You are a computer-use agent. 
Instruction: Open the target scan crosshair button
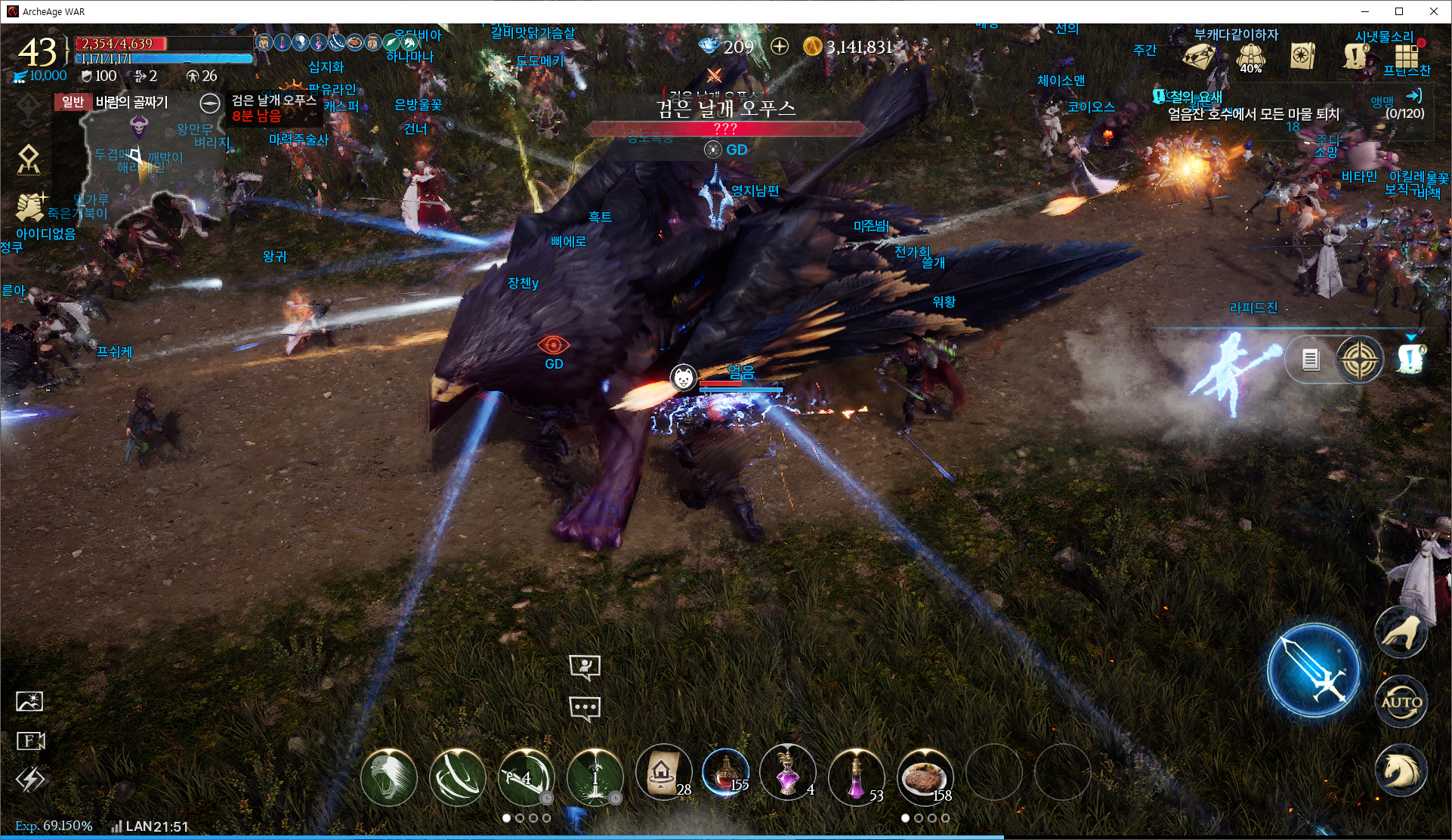click(x=1359, y=359)
